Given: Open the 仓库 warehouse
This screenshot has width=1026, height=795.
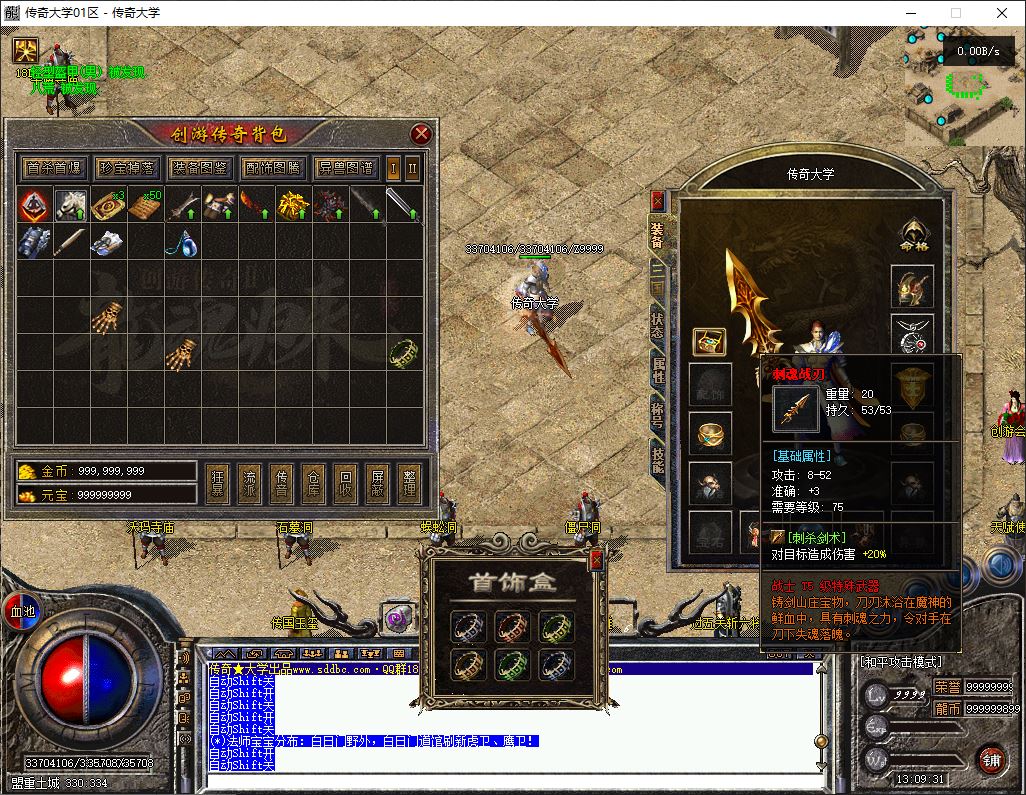Looking at the screenshot, I should click(314, 483).
